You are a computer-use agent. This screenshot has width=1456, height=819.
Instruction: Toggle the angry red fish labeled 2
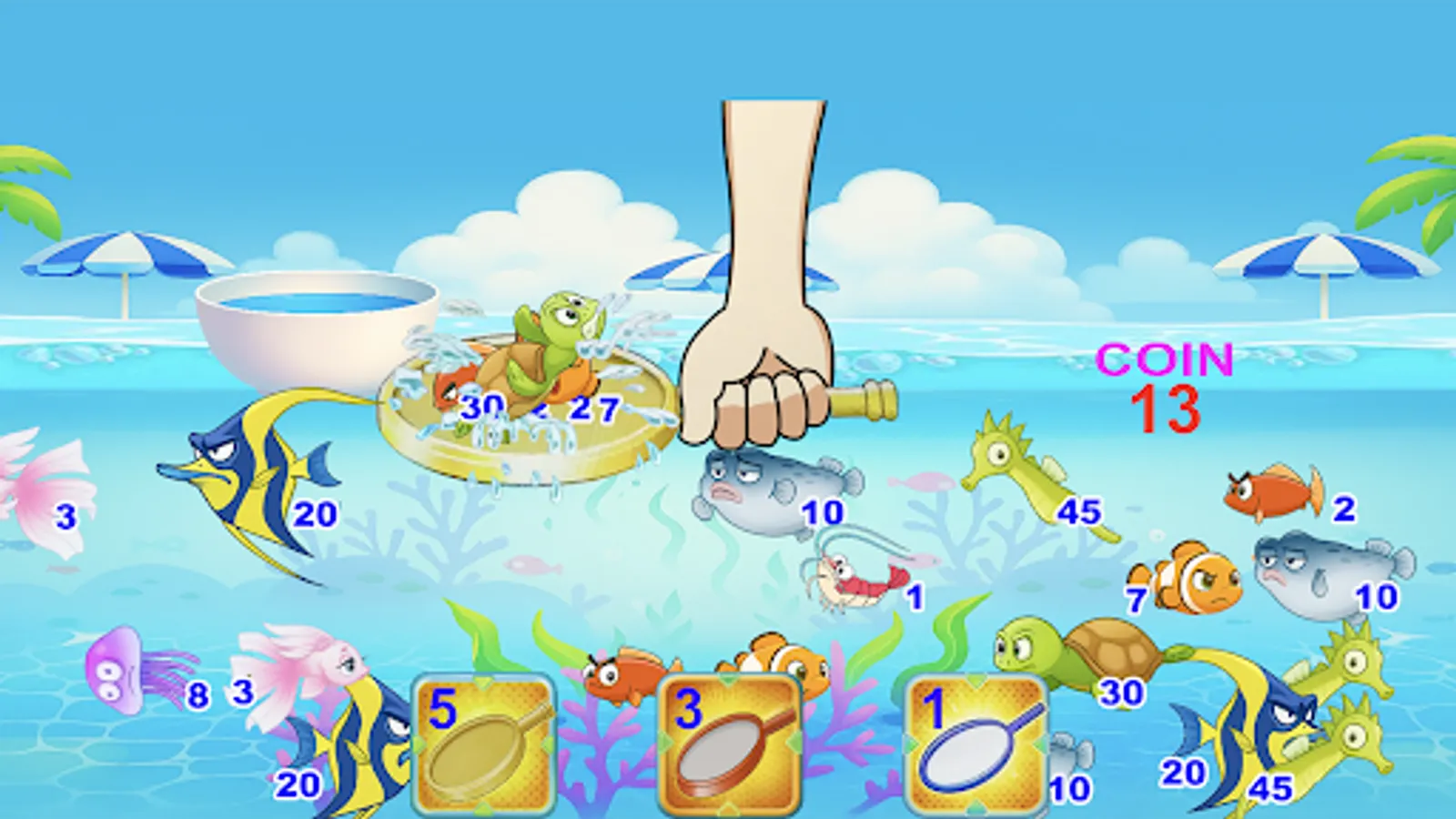pyautogui.click(x=1274, y=491)
